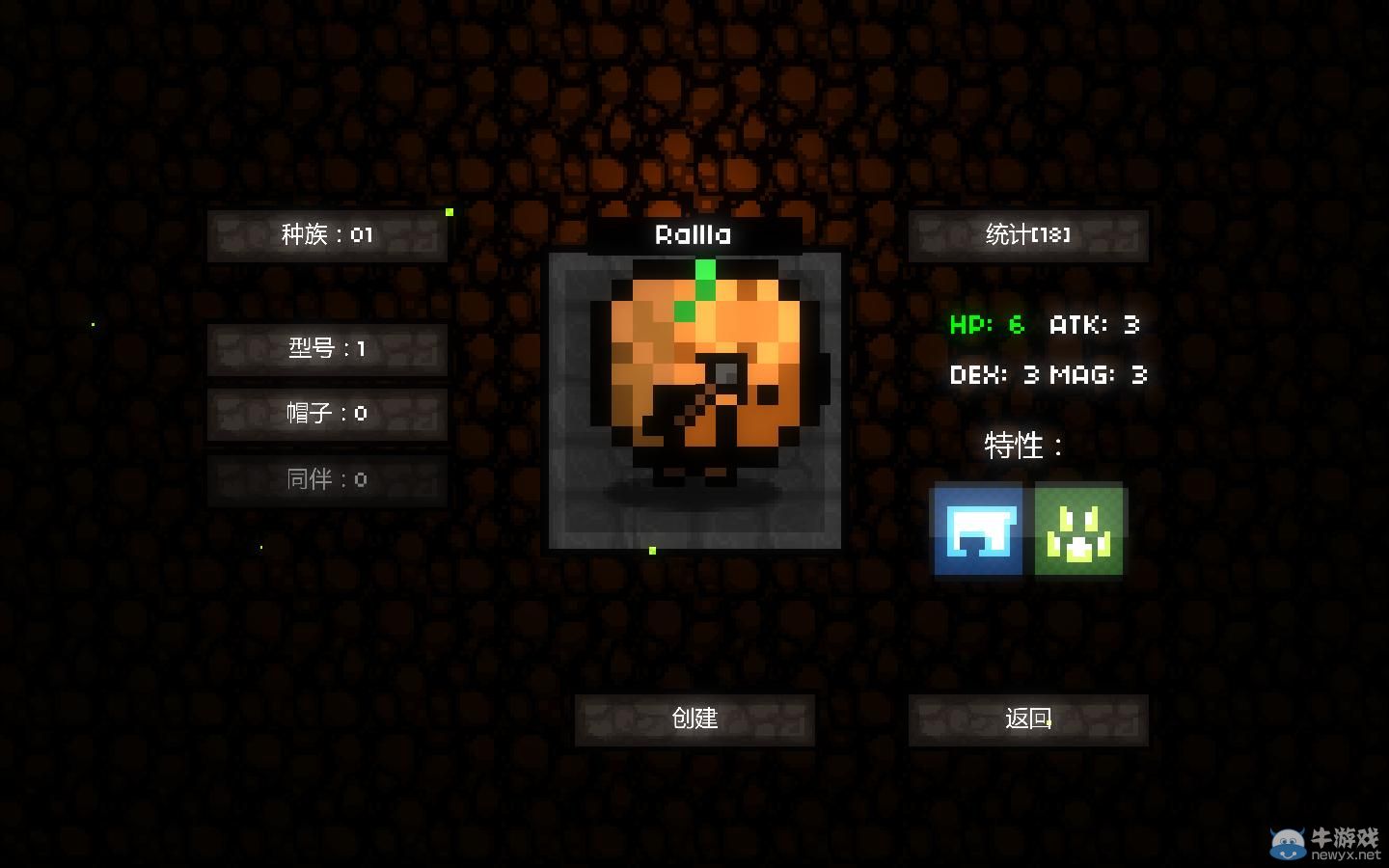Select the 同伴 (companion) option

tap(327, 479)
